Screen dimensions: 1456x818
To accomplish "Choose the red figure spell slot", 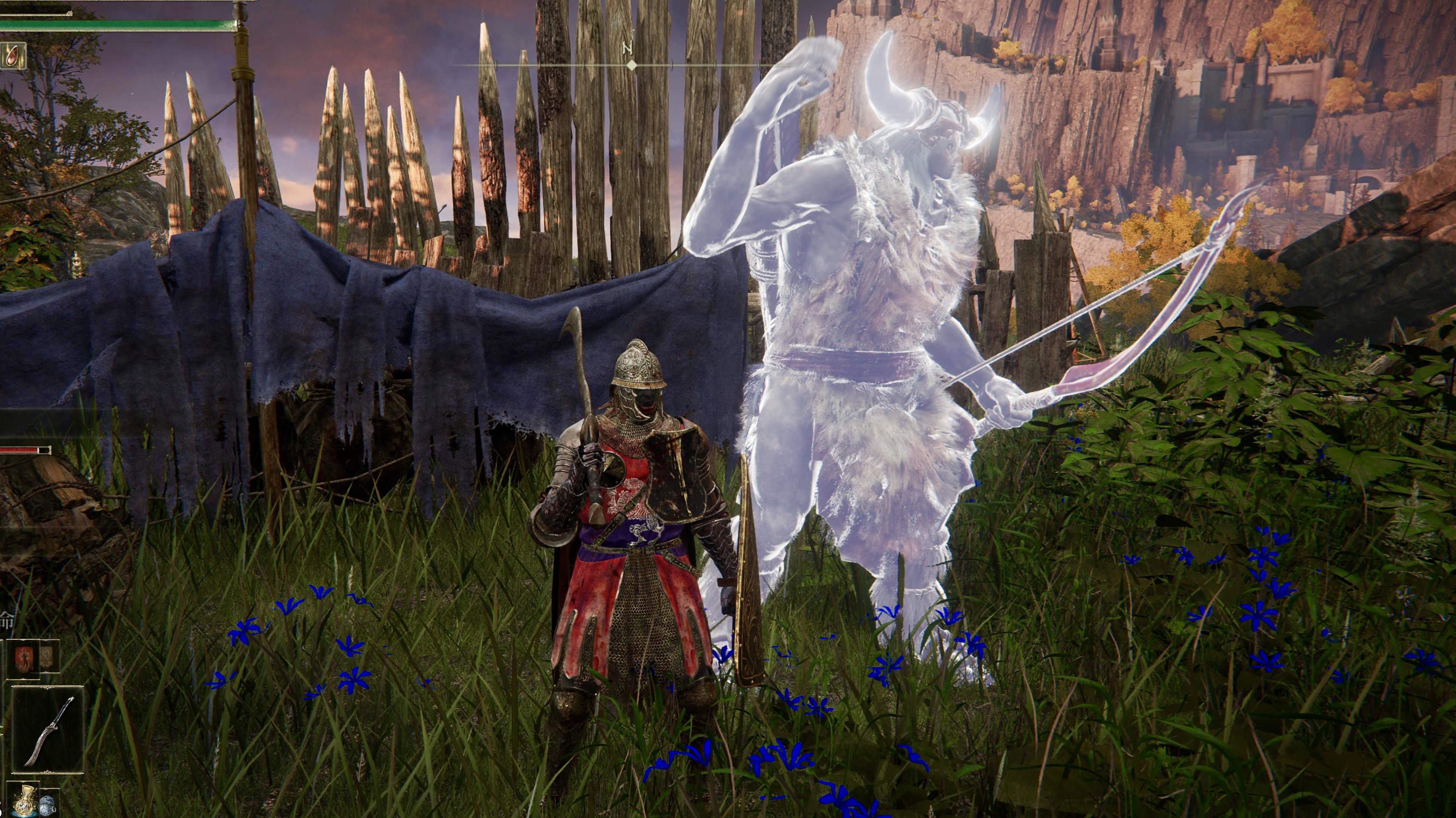I will [x=23, y=659].
